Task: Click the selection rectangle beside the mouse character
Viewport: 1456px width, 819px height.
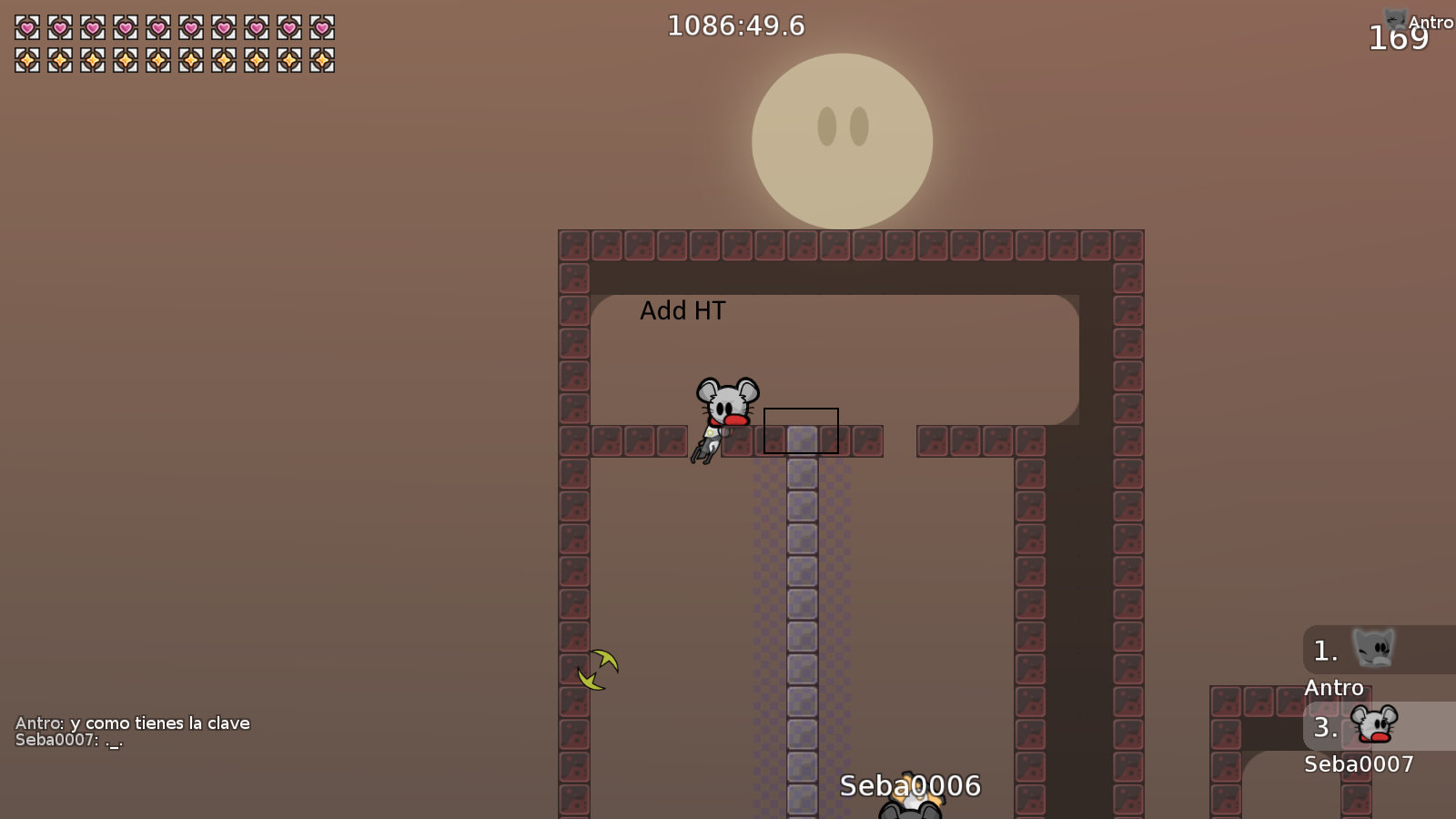Action: (801, 431)
